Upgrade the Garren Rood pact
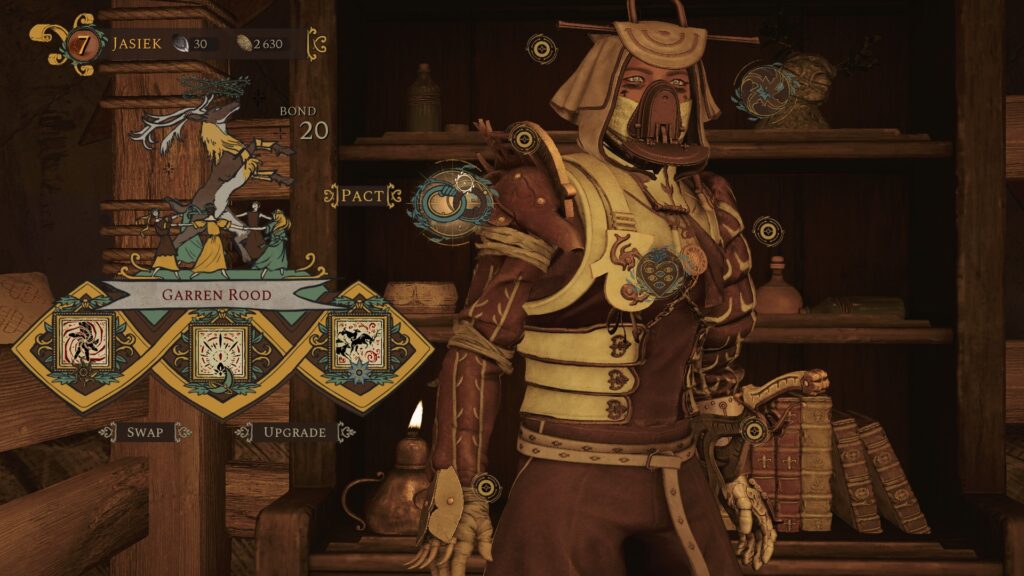The height and width of the screenshot is (576, 1024). click(295, 432)
